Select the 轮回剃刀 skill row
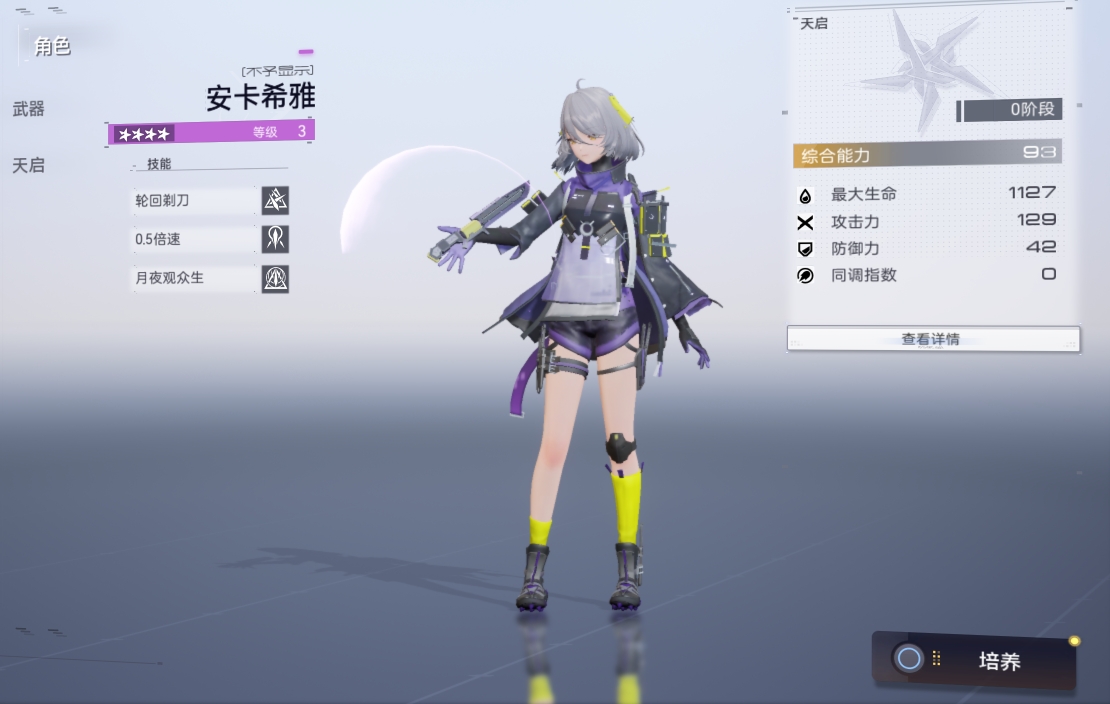This screenshot has height=704, width=1110. coord(193,201)
